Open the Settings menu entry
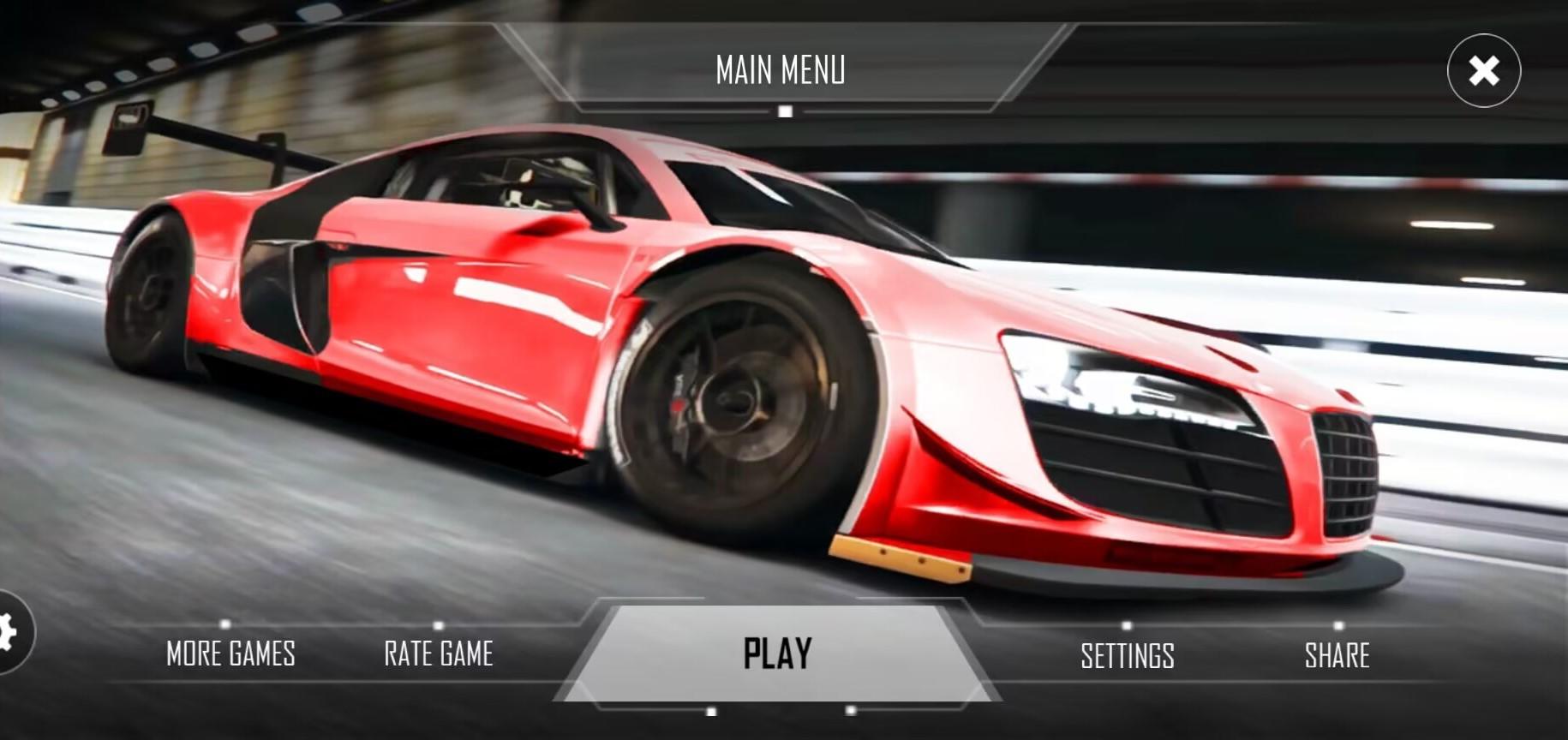1568x740 pixels. click(1127, 656)
